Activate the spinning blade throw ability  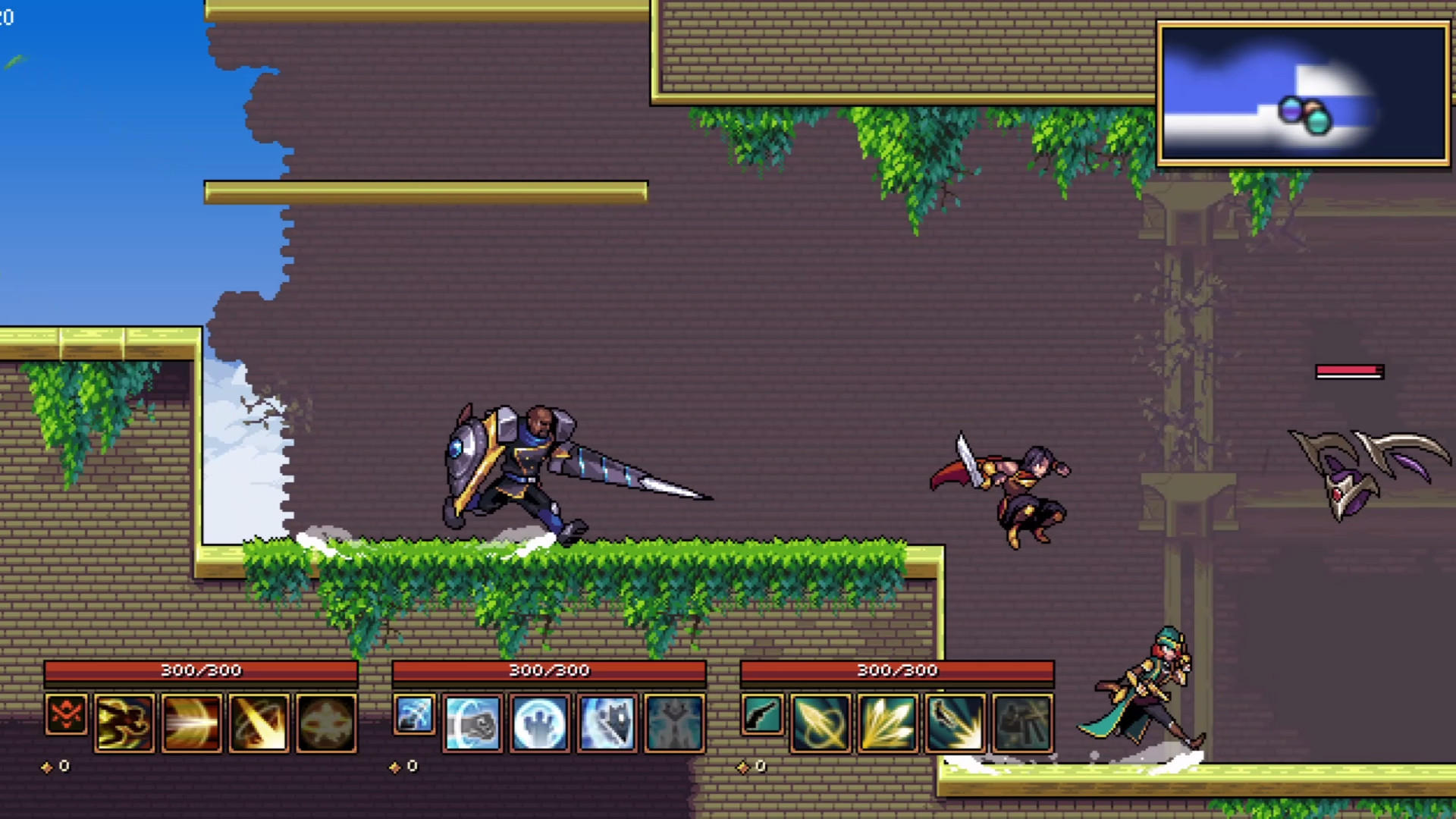(820, 722)
